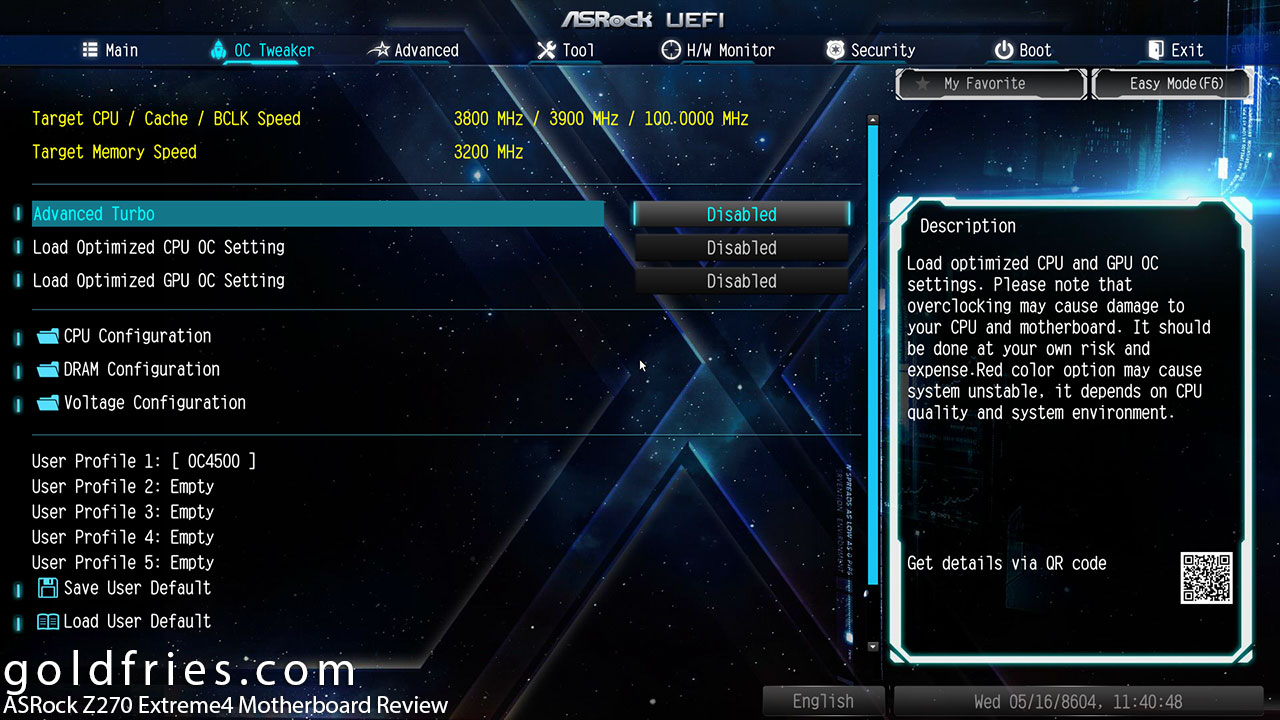Open the Load Optimized GPU OC Setting dropdown
The width and height of the screenshot is (1280, 720).
point(741,281)
